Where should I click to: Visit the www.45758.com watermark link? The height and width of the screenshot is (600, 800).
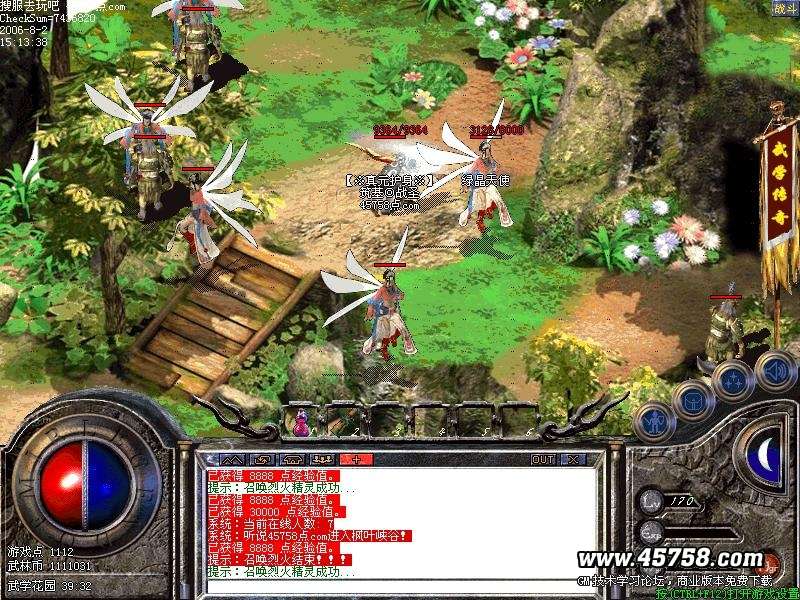coord(670,558)
